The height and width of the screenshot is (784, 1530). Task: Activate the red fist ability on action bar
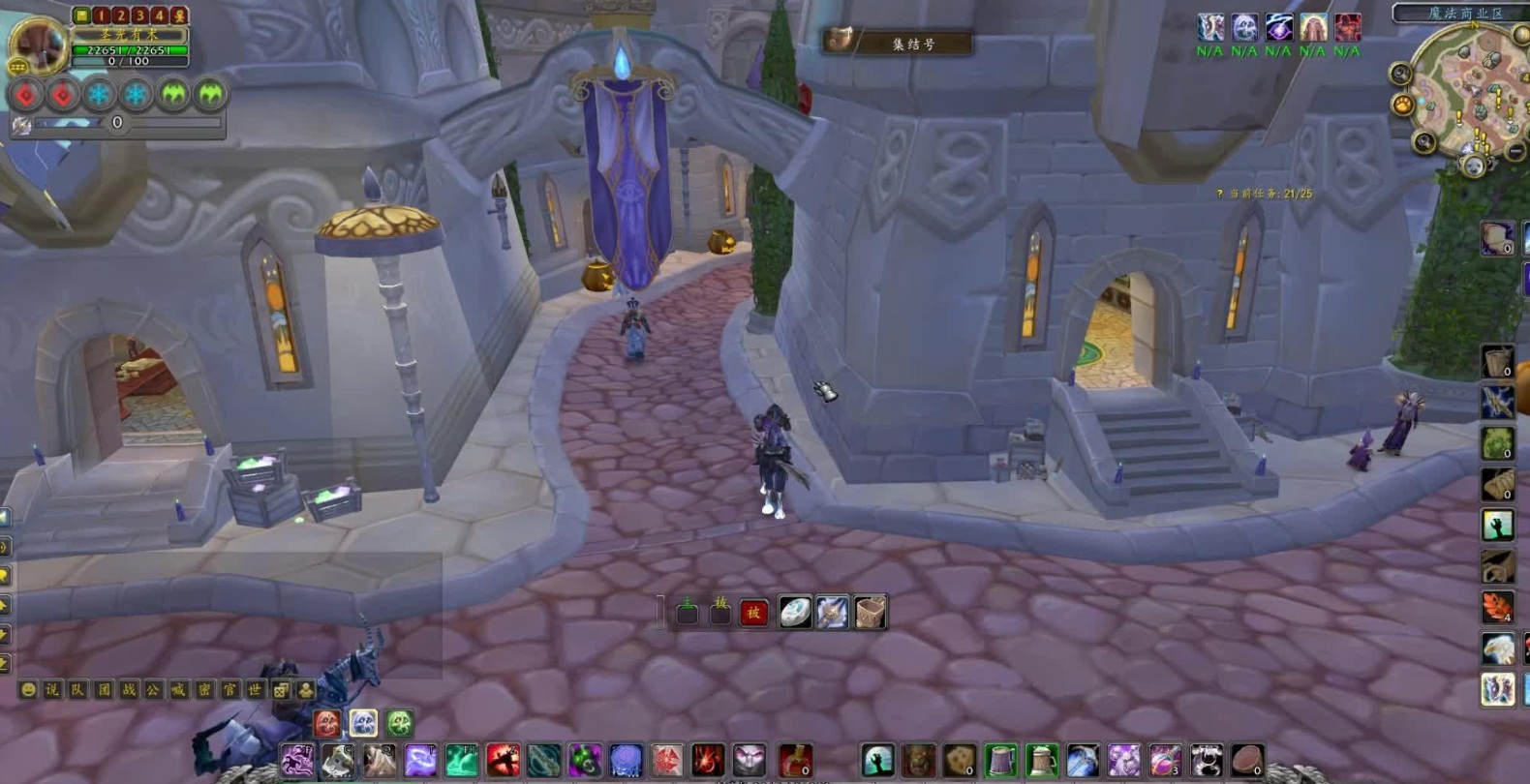[502, 761]
